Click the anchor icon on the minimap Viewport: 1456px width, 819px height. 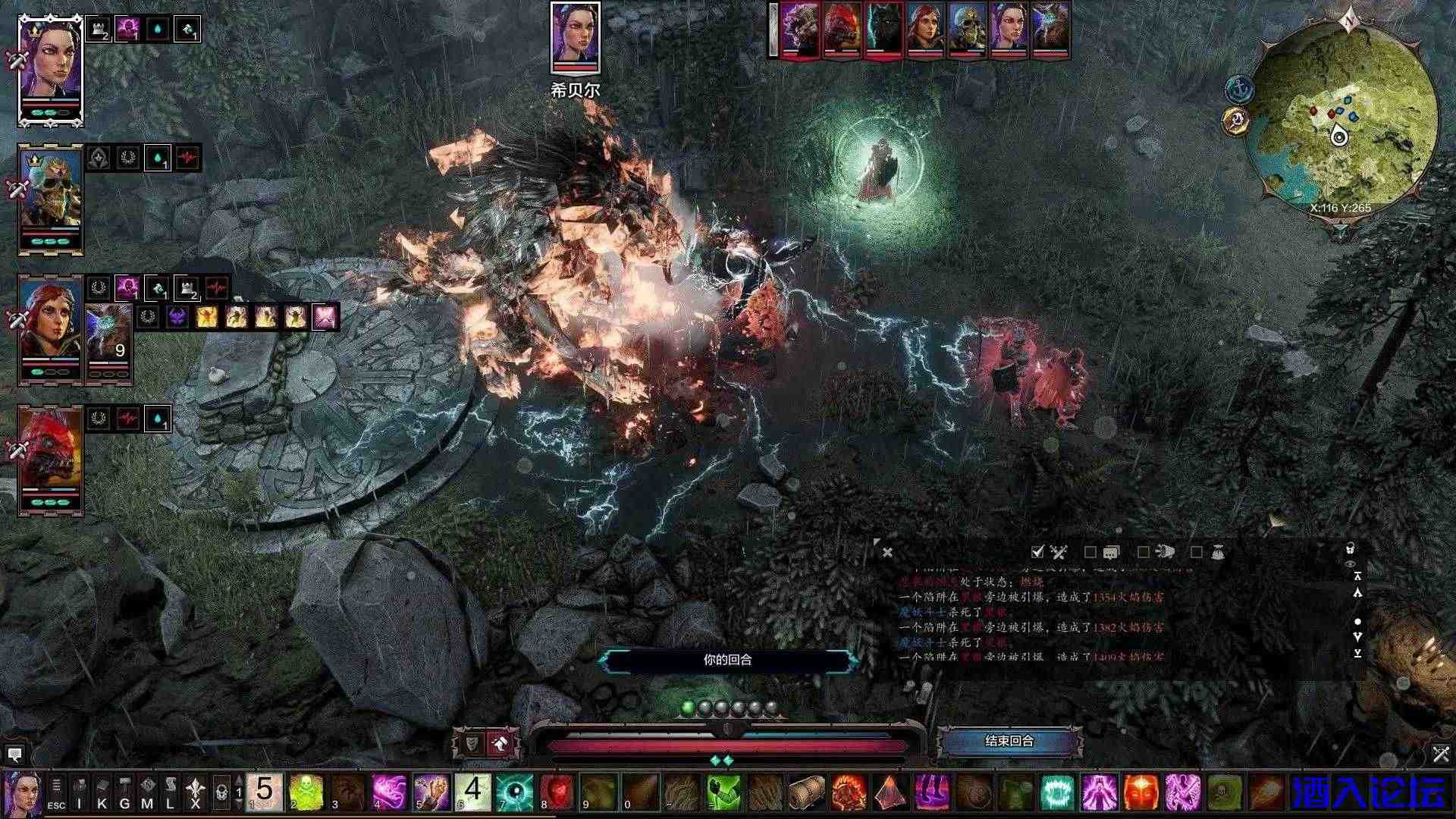1241,87
